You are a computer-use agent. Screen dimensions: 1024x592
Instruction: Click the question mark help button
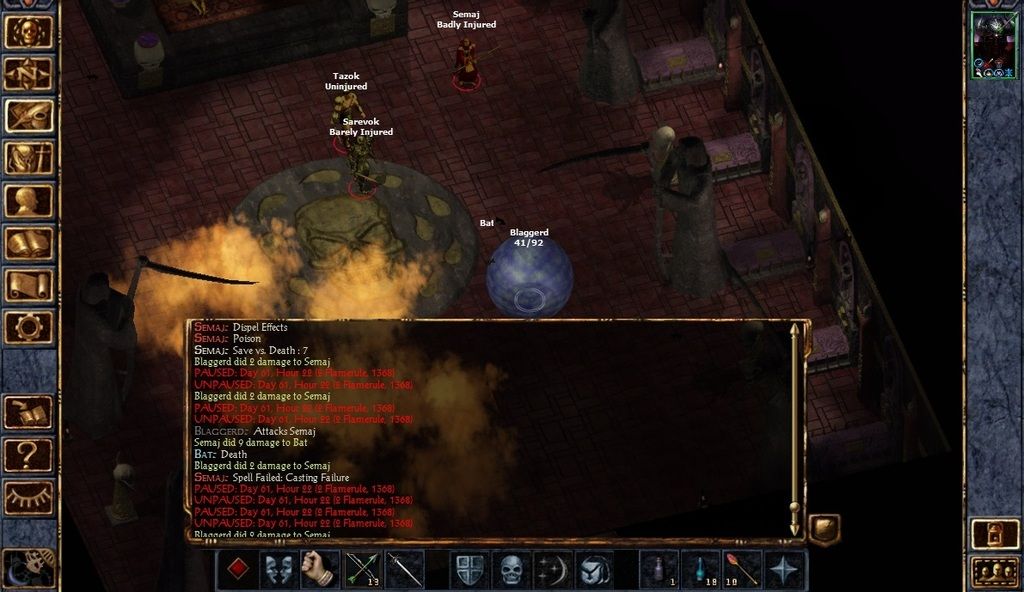29,455
